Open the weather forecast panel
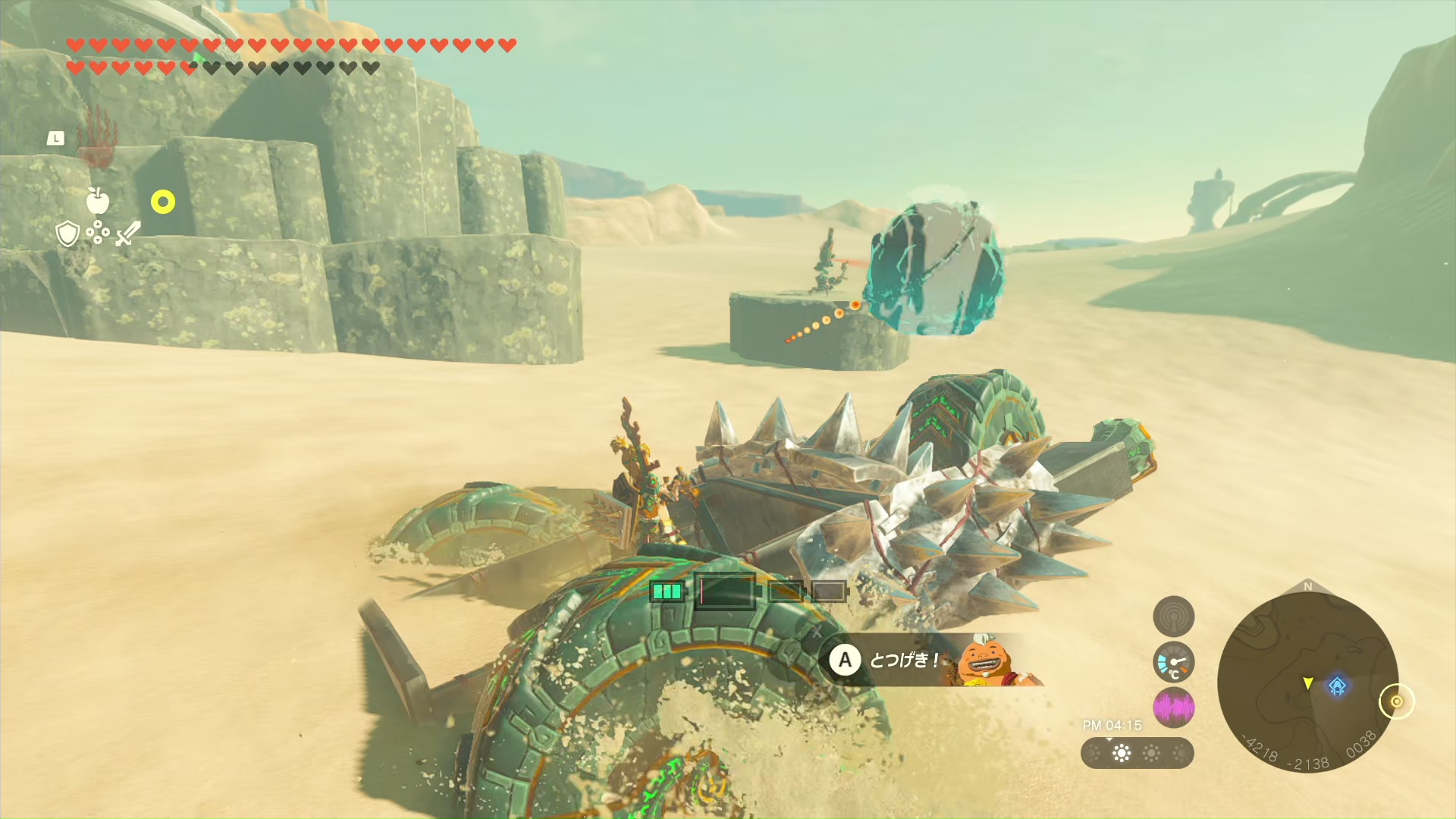 pyautogui.click(x=1137, y=753)
